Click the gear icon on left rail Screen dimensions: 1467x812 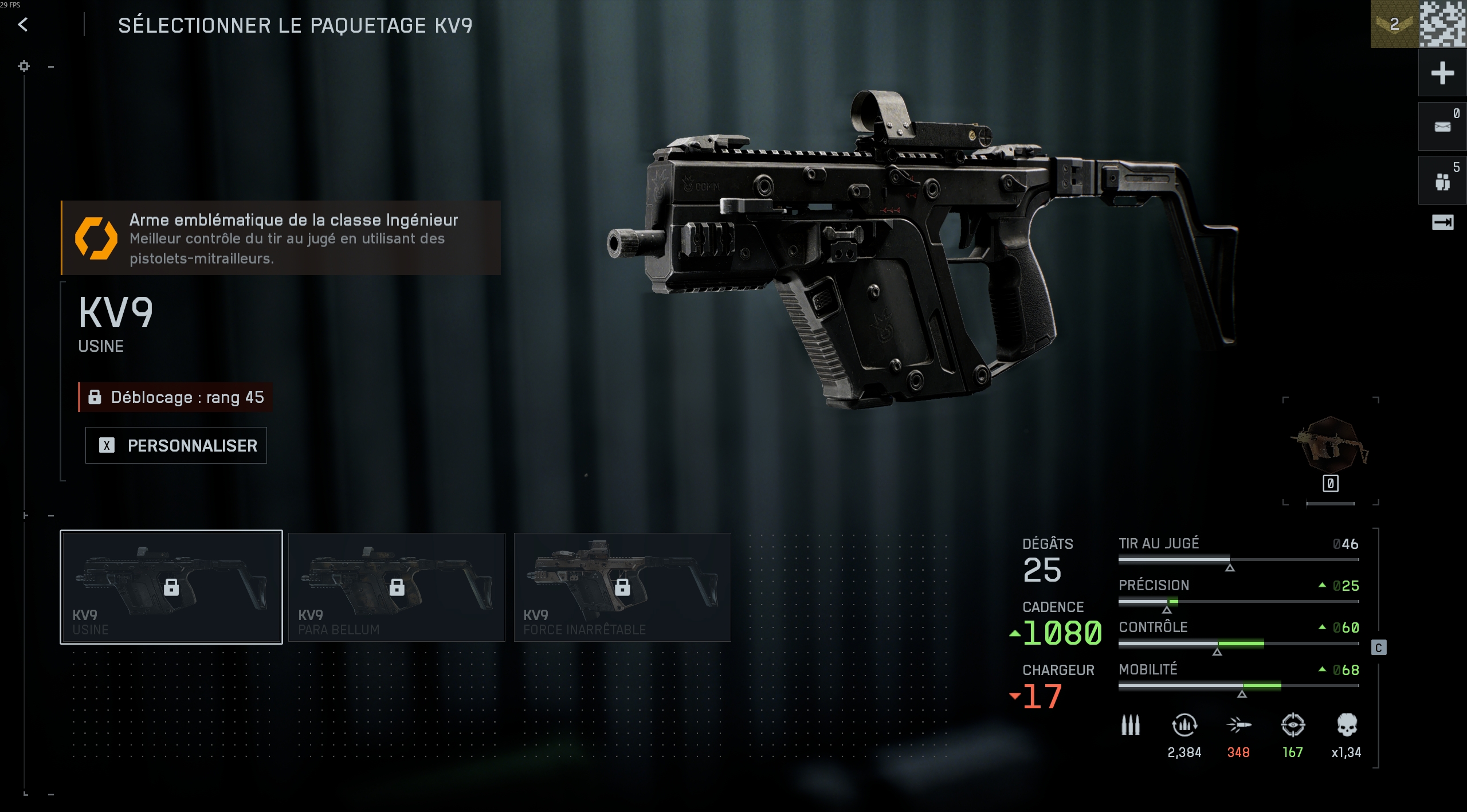[x=23, y=66]
